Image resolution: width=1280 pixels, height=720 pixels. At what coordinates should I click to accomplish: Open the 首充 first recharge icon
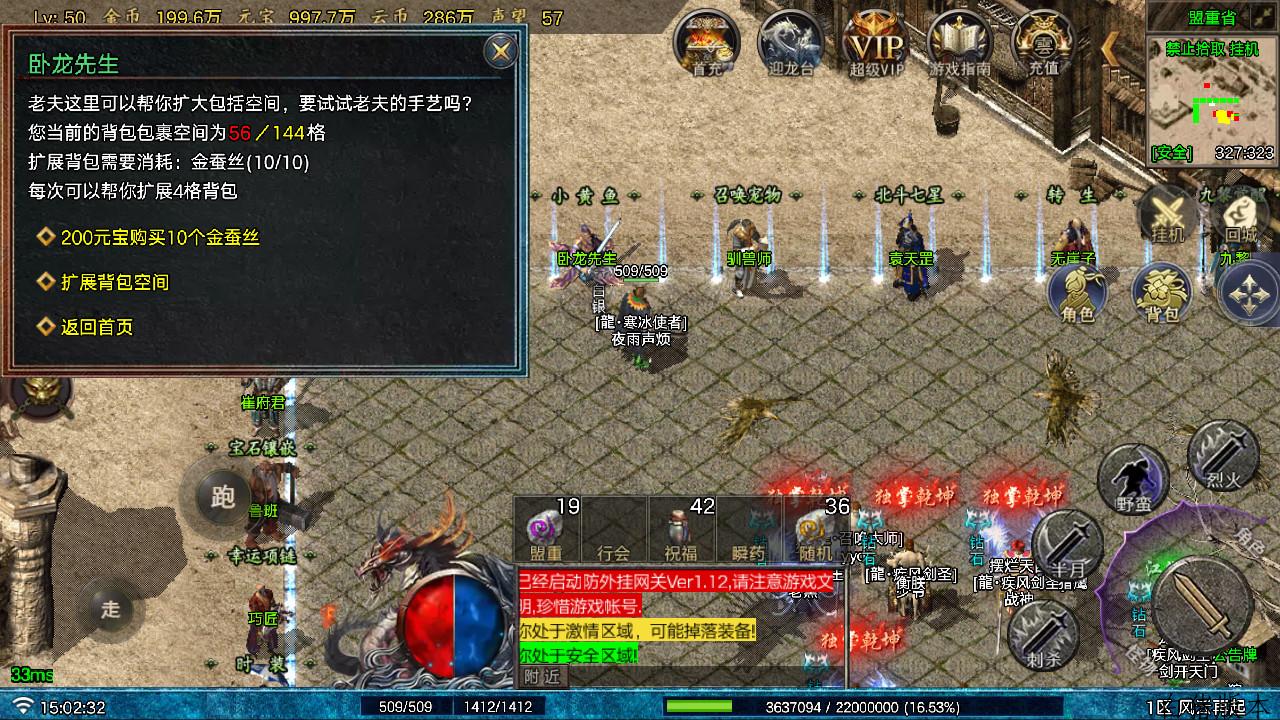coord(706,44)
